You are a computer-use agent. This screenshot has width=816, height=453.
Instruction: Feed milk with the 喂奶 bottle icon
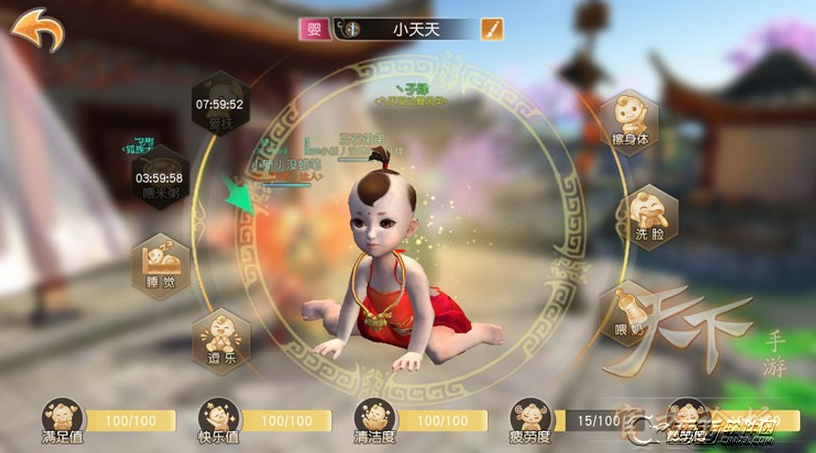pyautogui.click(x=627, y=310)
